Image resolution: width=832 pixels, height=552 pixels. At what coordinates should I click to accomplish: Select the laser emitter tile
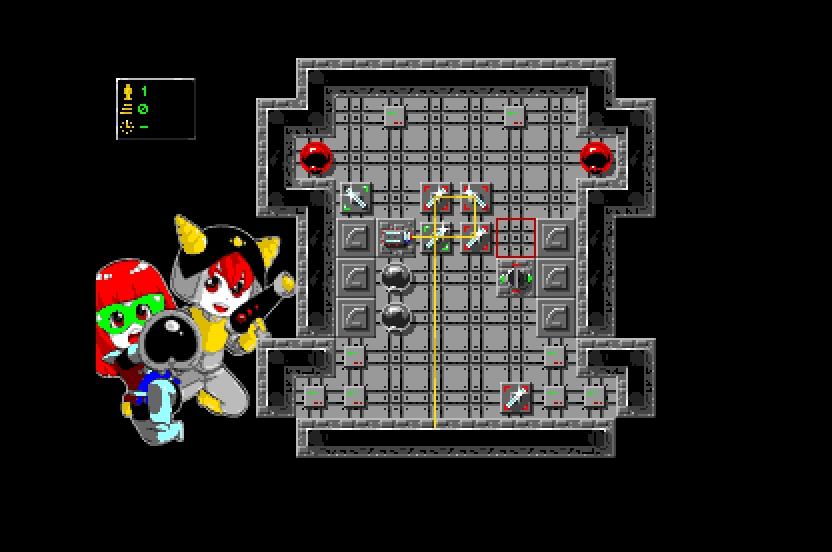(396, 237)
